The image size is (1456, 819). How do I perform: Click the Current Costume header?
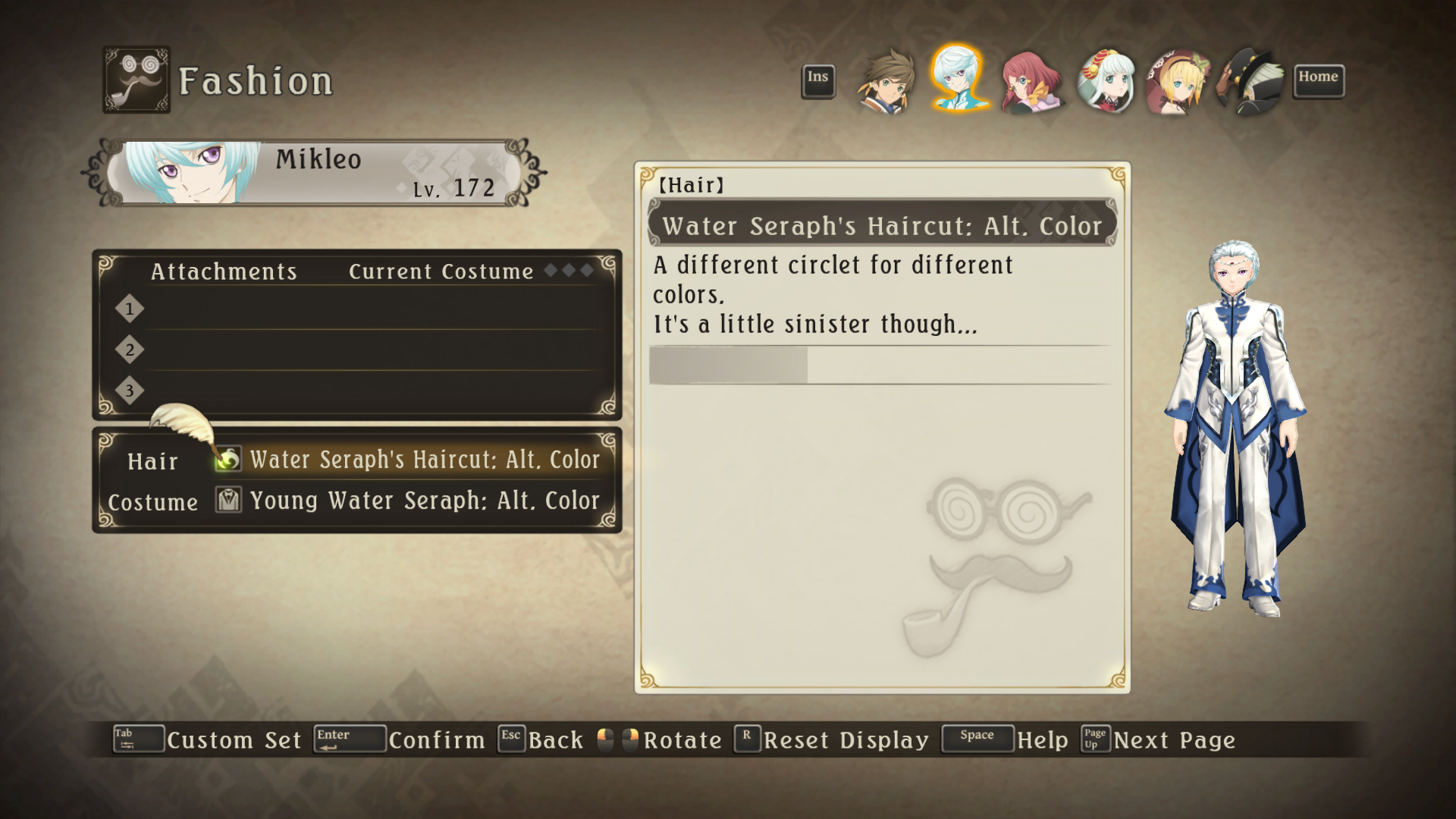tap(441, 271)
